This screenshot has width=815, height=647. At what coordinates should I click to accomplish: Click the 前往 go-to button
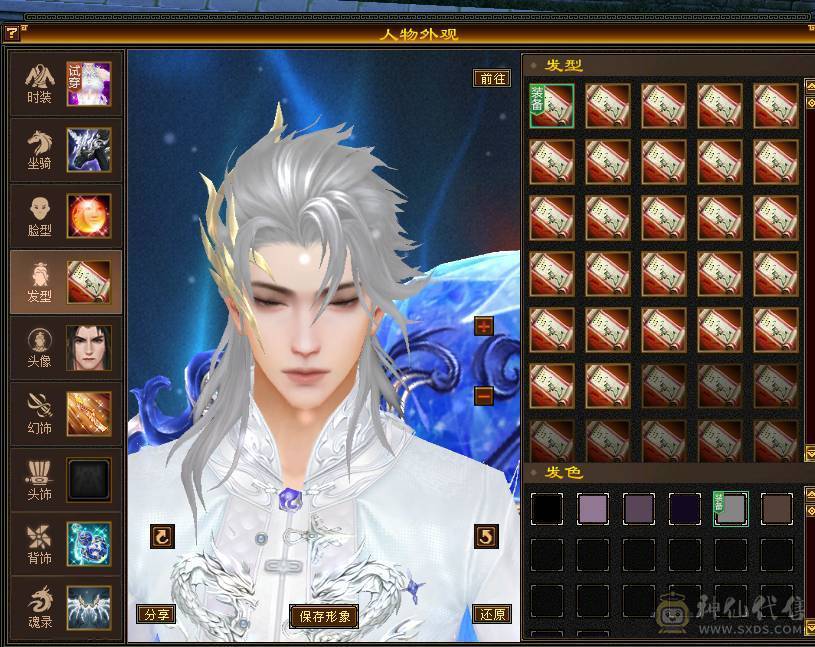(x=492, y=78)
